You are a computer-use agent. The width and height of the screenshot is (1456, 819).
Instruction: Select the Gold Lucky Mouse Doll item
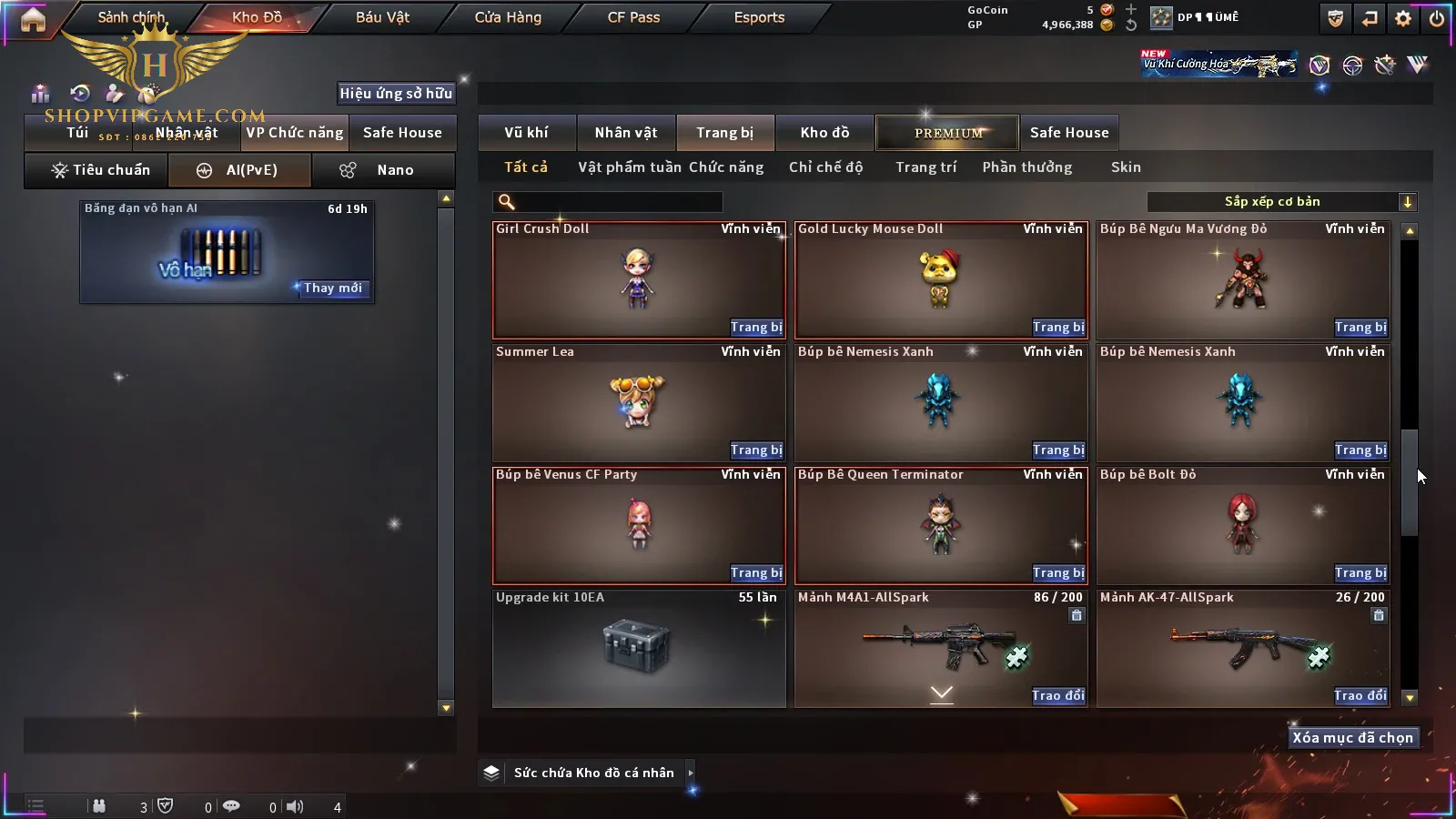(940, 279)
